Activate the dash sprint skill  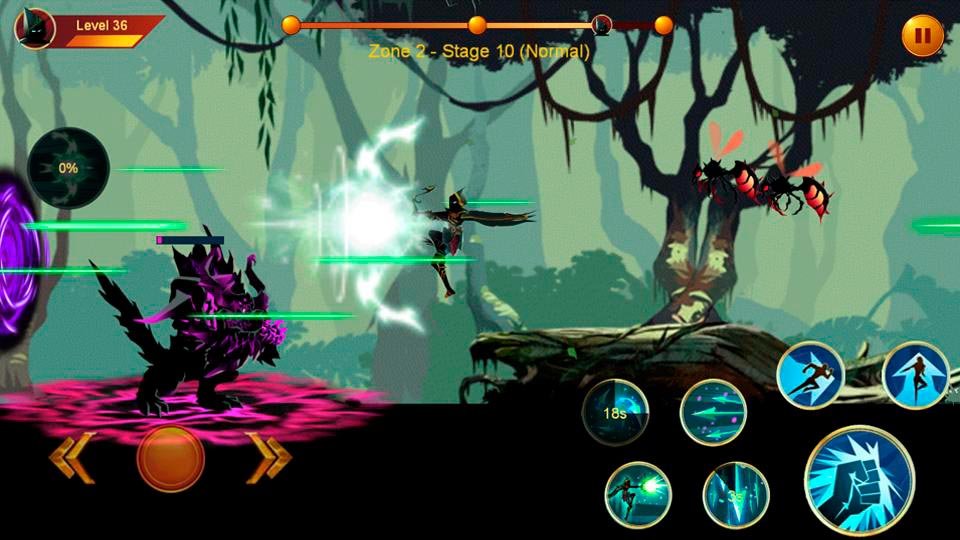point(810,375)
